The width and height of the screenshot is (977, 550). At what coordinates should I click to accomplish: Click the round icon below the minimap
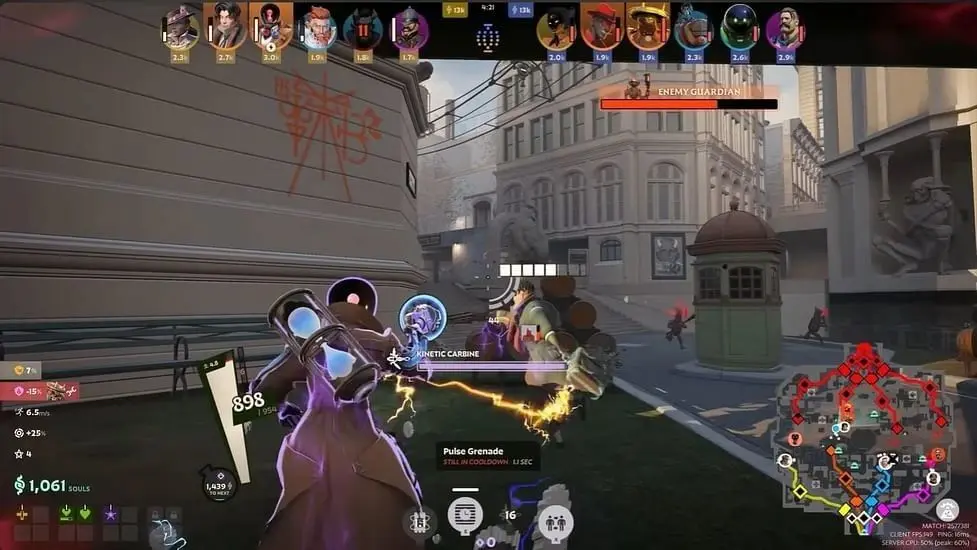tap(947, 509)
